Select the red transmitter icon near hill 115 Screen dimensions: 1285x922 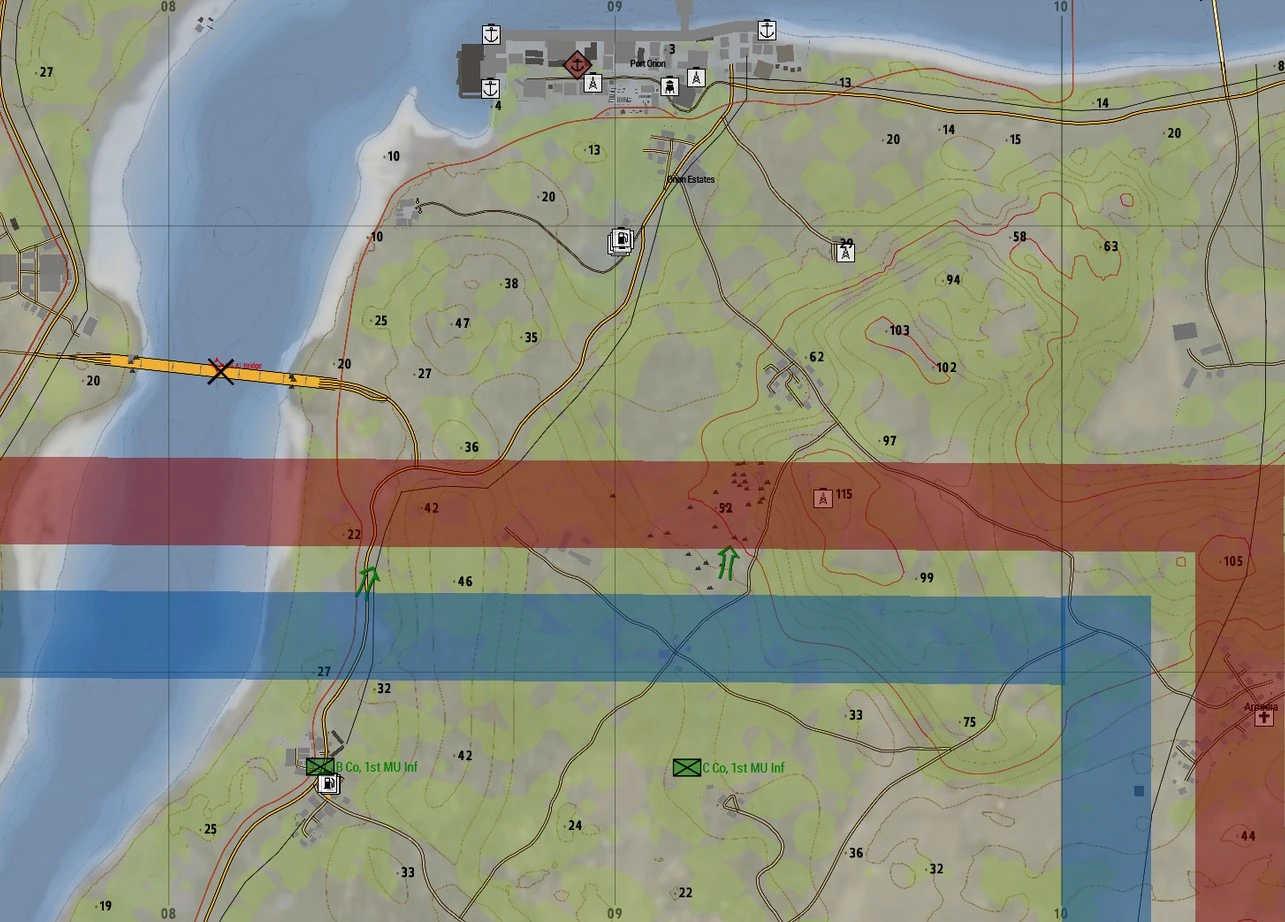(x=822, y=496)
